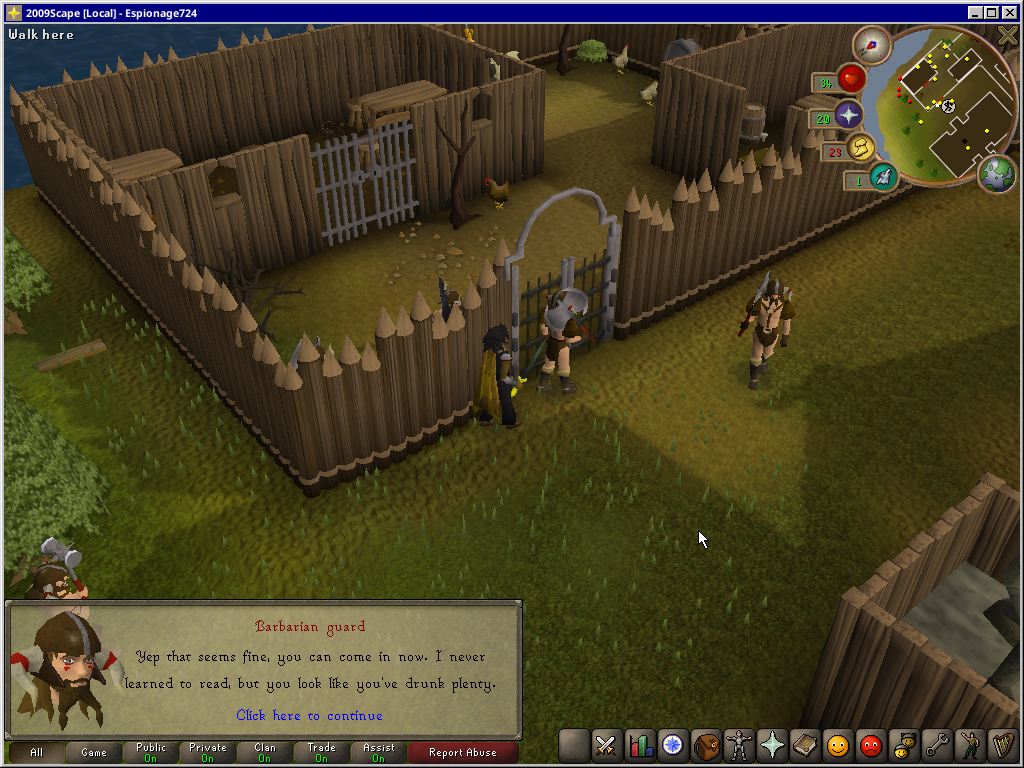The image size is (1024, 768).
Task: Open the Report Abuse form
Action: pos(463,752)
